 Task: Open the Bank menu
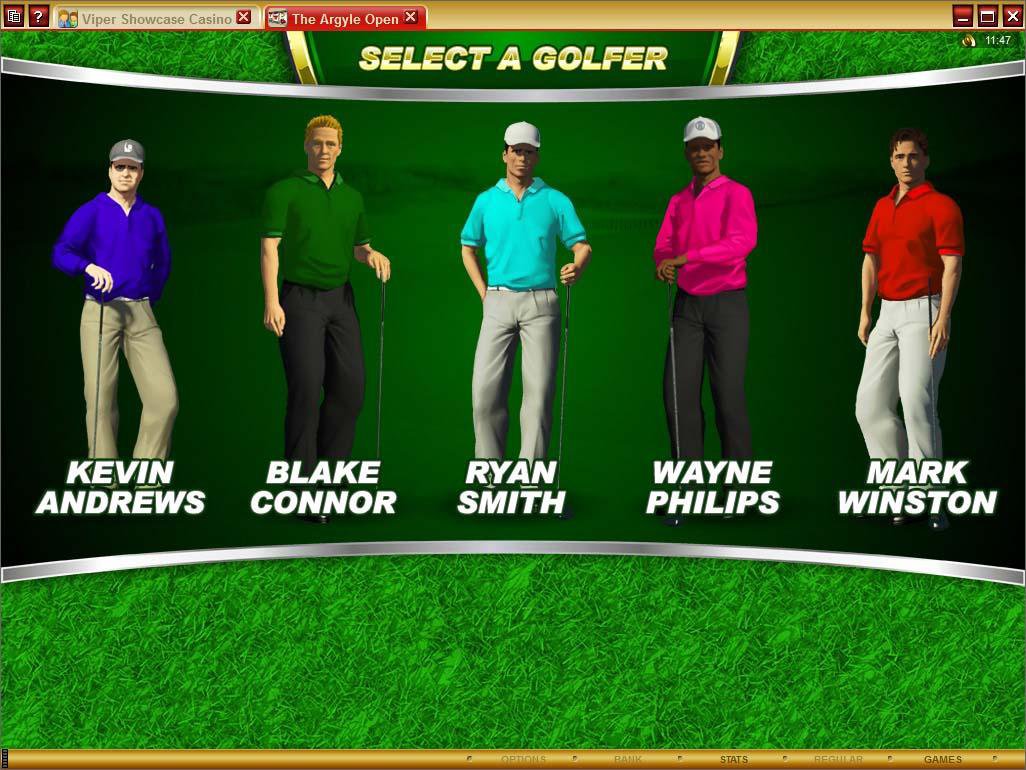coord(628,760)
